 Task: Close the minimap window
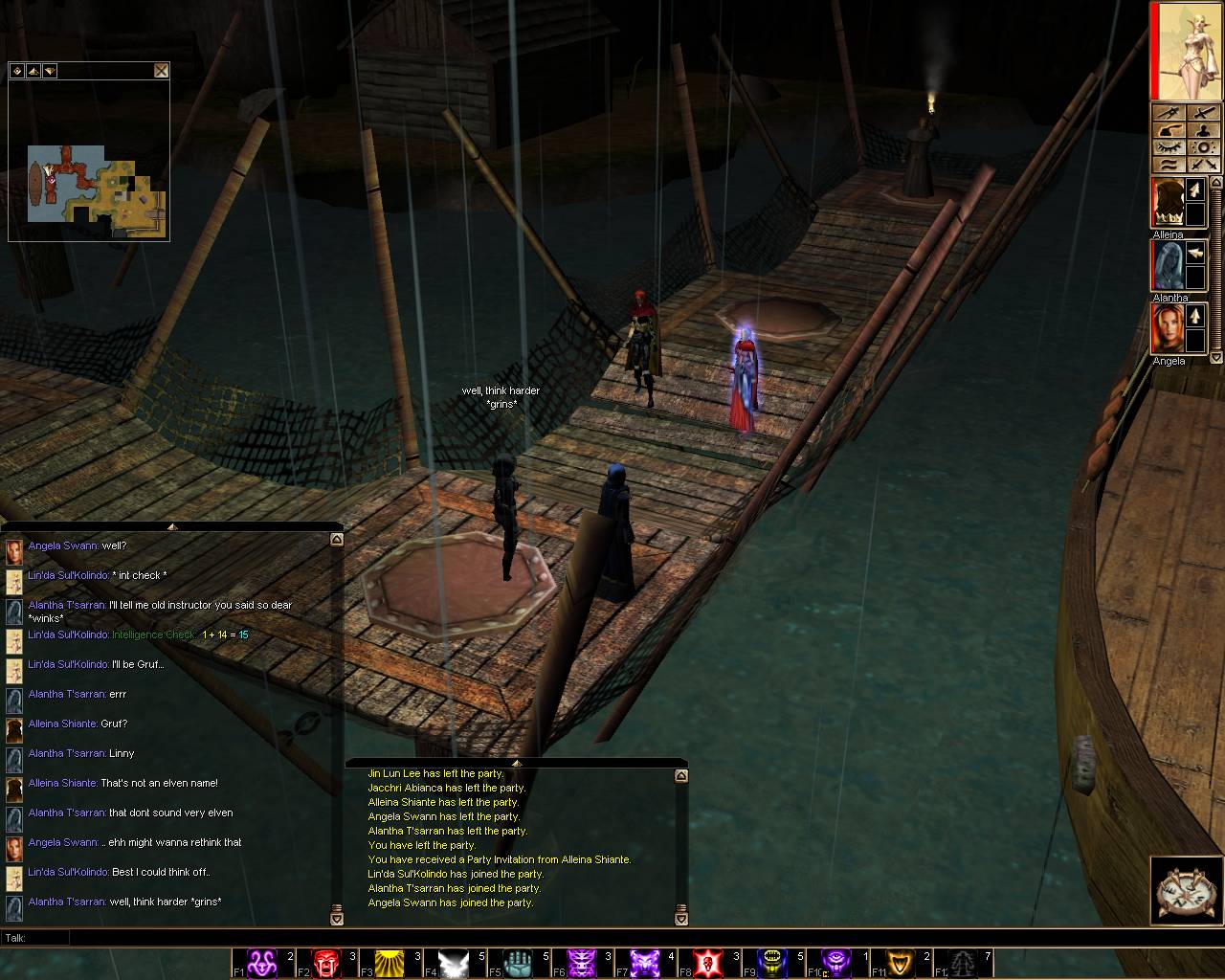click(x=161, y=70)
